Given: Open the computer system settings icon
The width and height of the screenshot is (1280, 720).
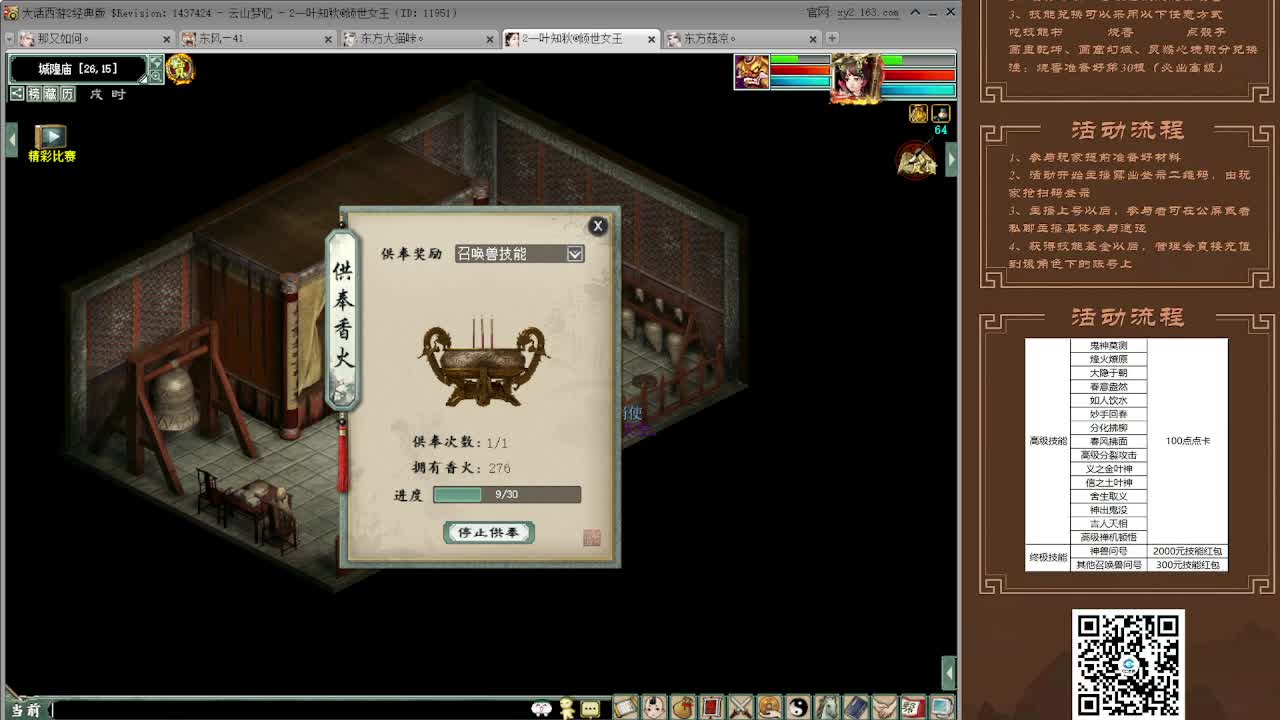Looking at the screenshot, I should (x=940, y=708).
